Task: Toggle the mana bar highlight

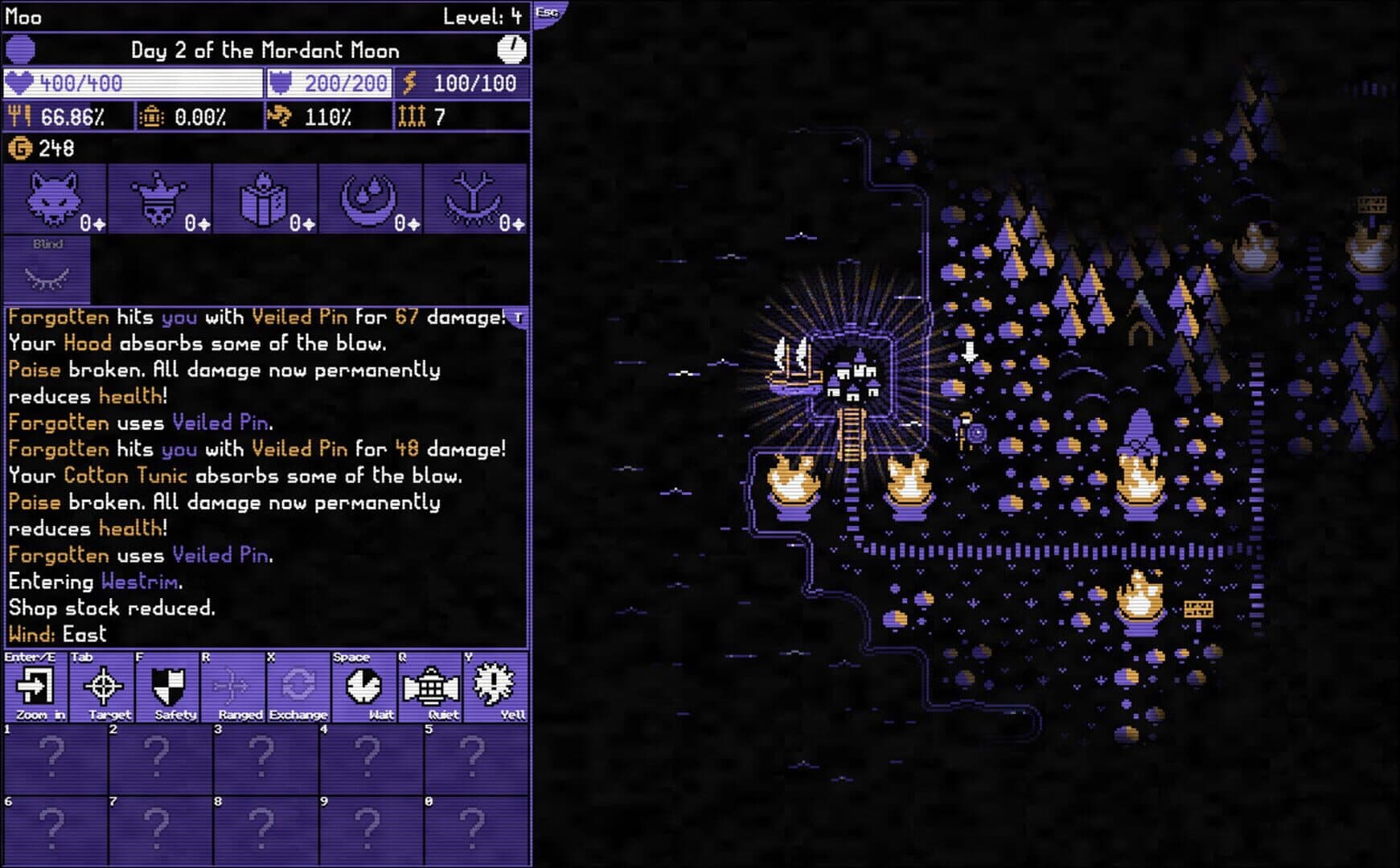Action: point(330,81)
